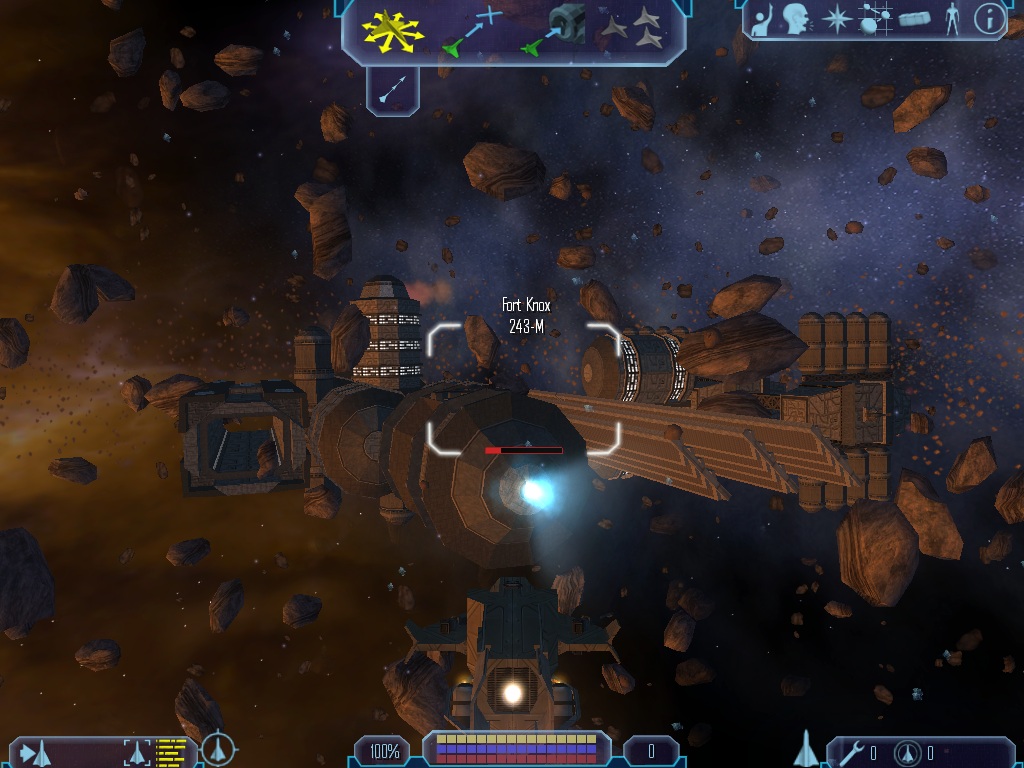Select the yellow multi-arrow free flight mode
Viewport: 1024px width, 768px height.
[x=393, y=31]
